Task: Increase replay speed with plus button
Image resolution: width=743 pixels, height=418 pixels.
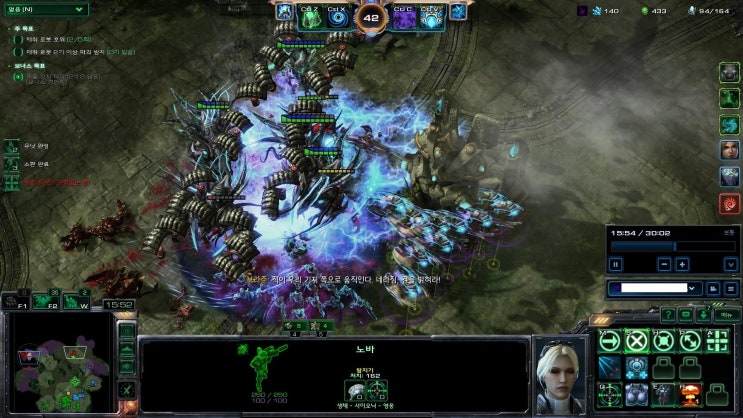Action: tap(682, 264)
